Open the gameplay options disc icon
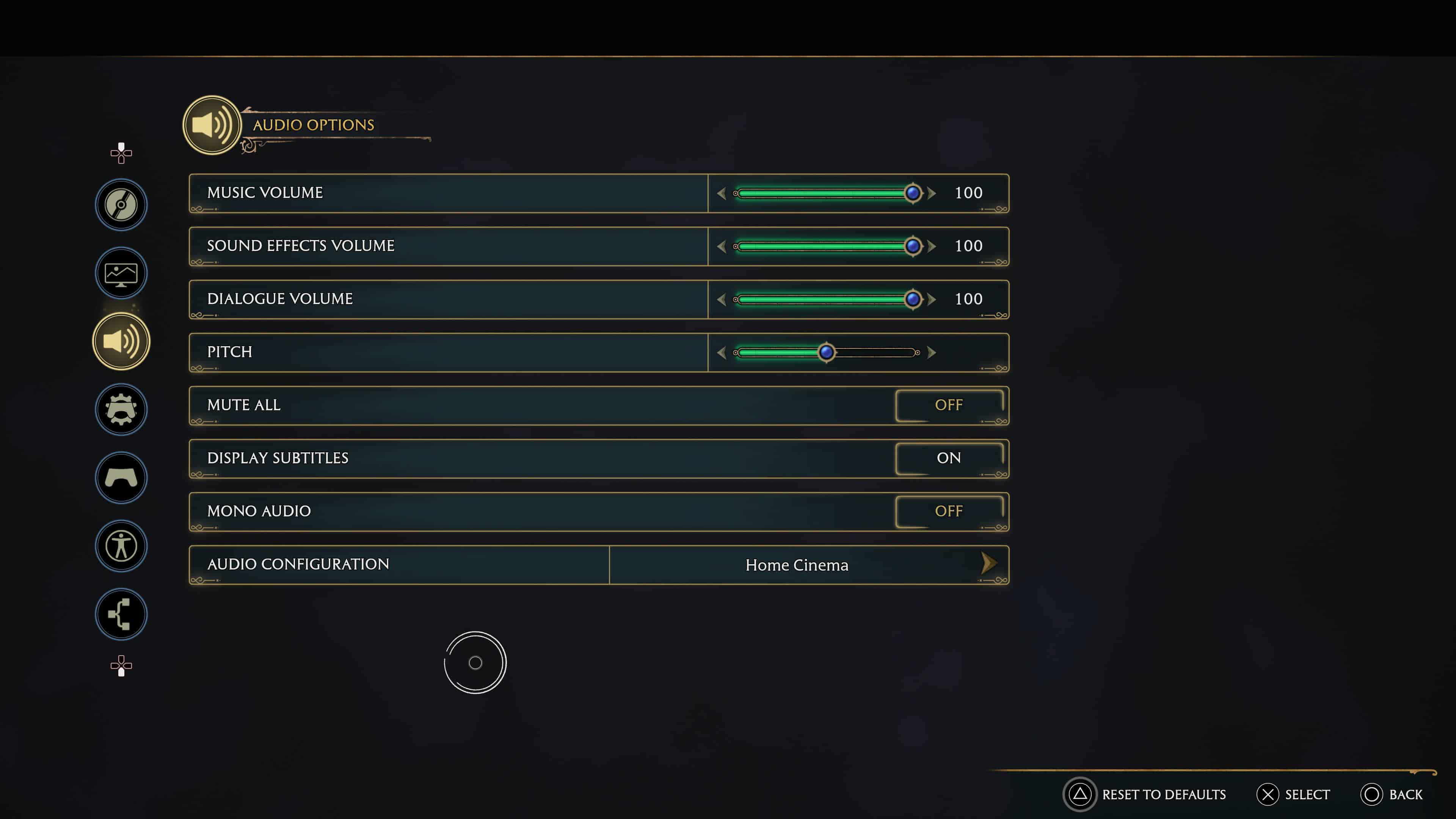1456x819 pixels. pos(121,205)
